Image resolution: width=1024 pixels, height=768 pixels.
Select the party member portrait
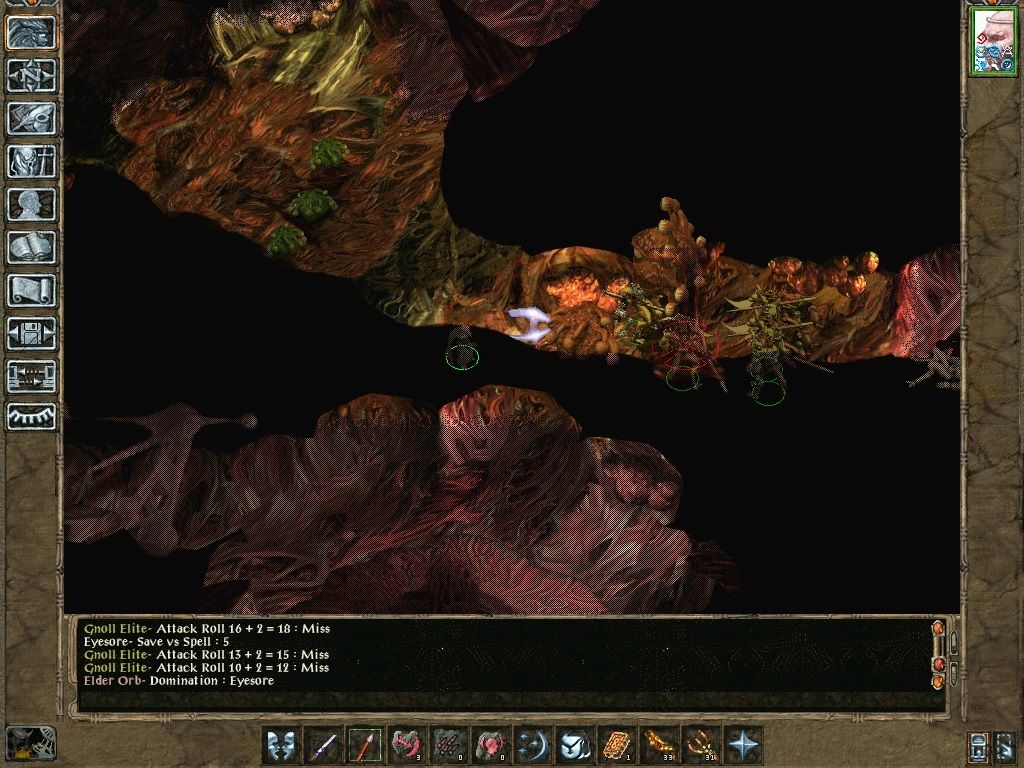(x=992, y=42)
